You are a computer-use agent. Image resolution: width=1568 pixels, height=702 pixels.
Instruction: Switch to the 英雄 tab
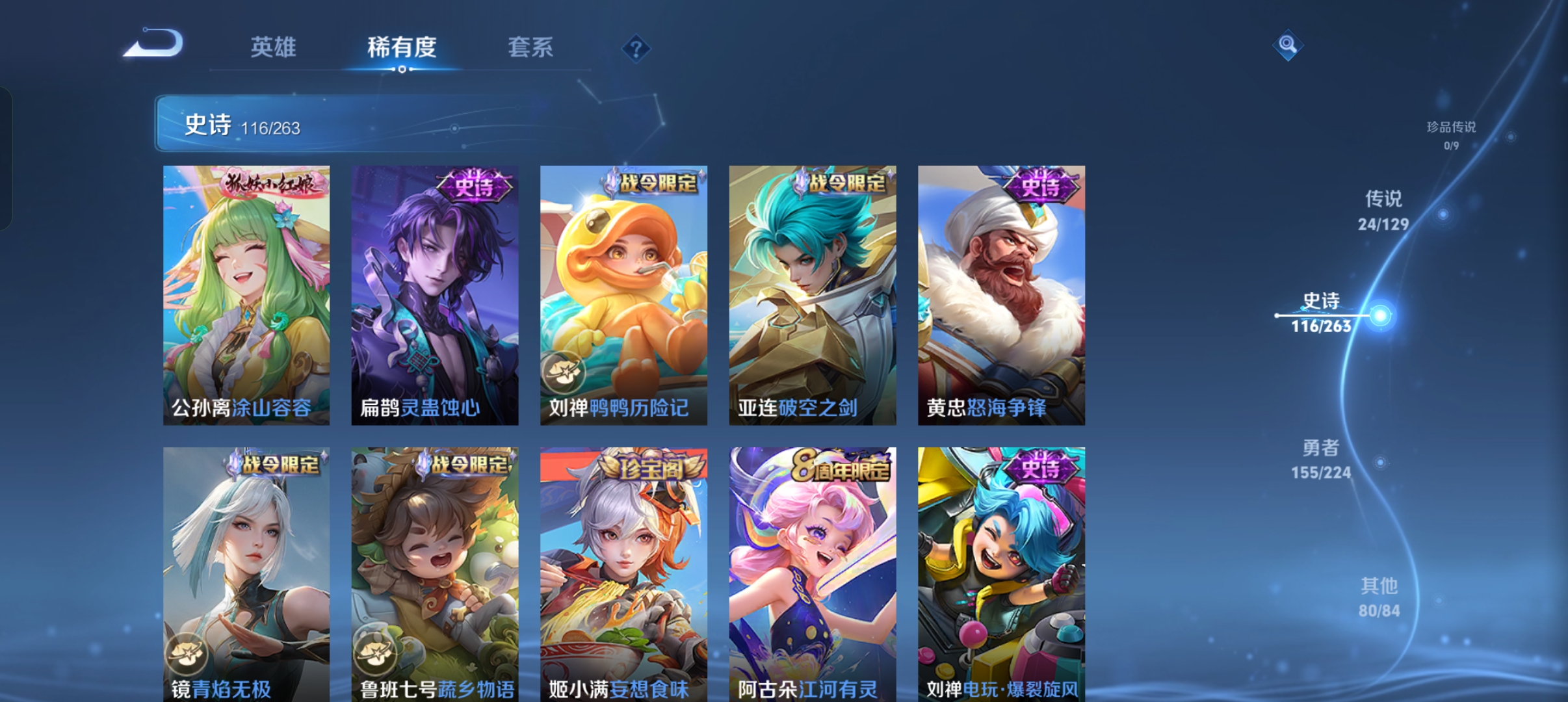point(273,47)
